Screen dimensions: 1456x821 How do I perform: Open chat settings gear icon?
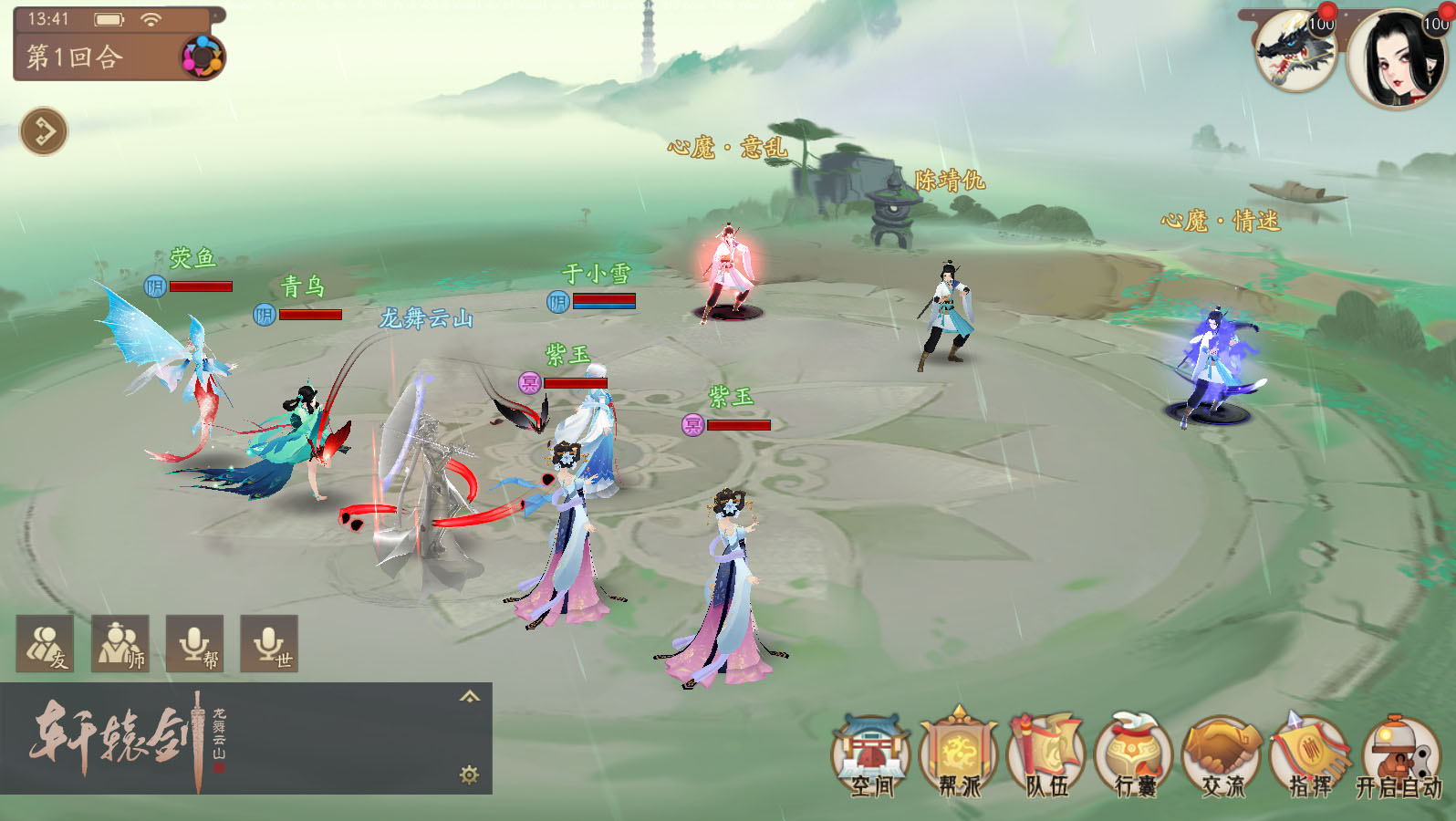pyautogui.click(x=469, y=774)
